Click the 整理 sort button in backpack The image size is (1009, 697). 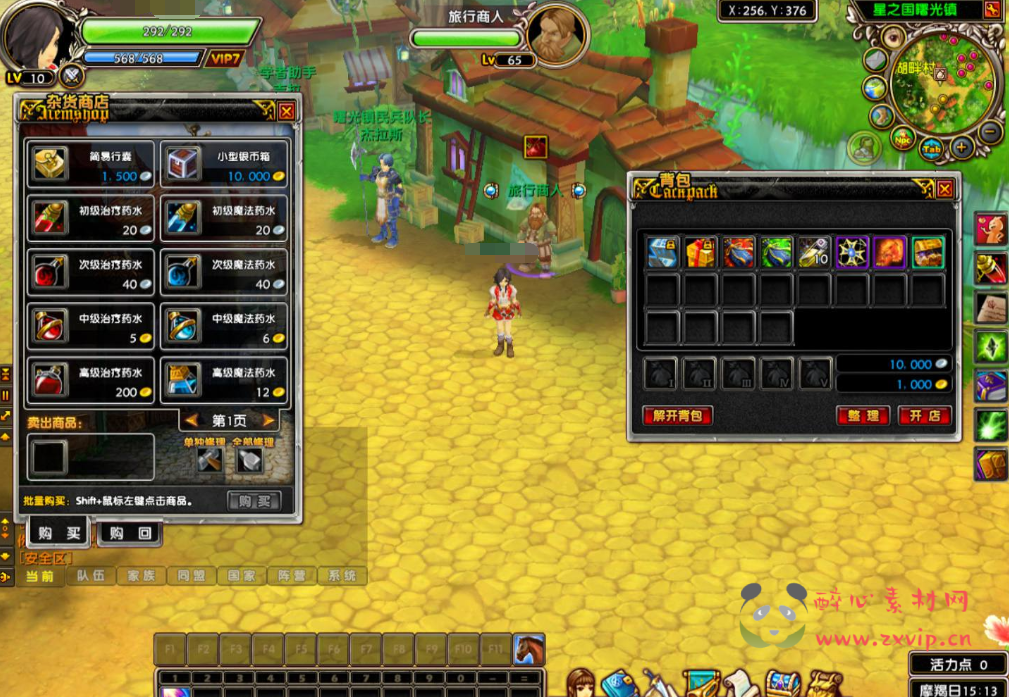(x=862, y=416)
